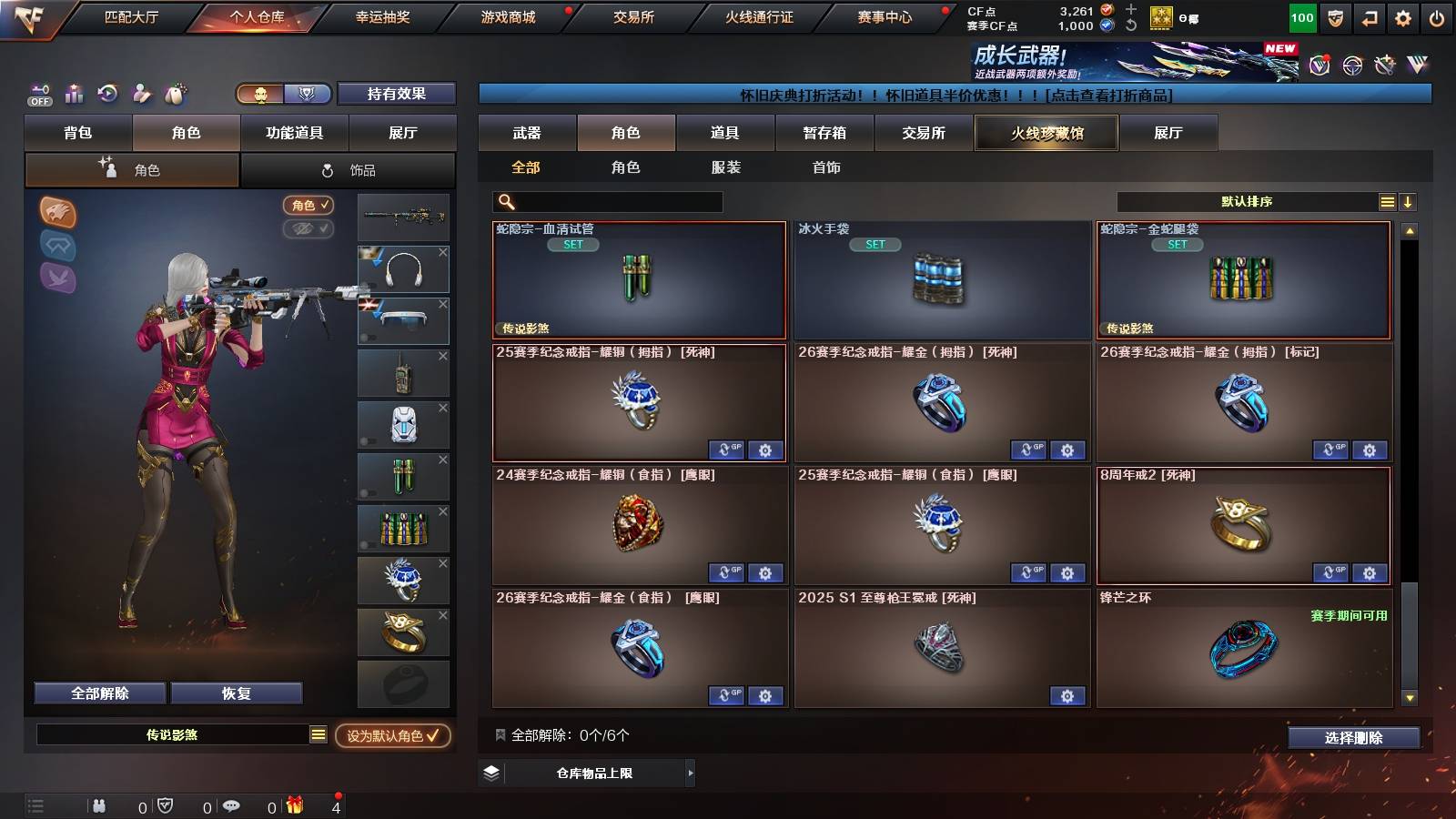Open the 默认排序 sorting dropdown

tap(1247, 201)
